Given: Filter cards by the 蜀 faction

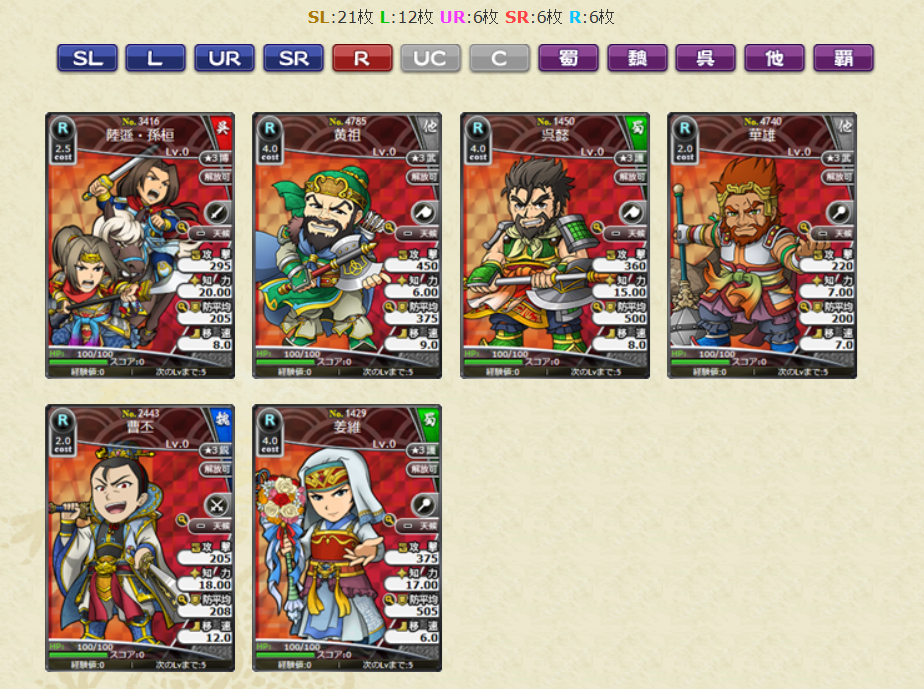Looking at the screenshot, I should click(x=568, y=58).
